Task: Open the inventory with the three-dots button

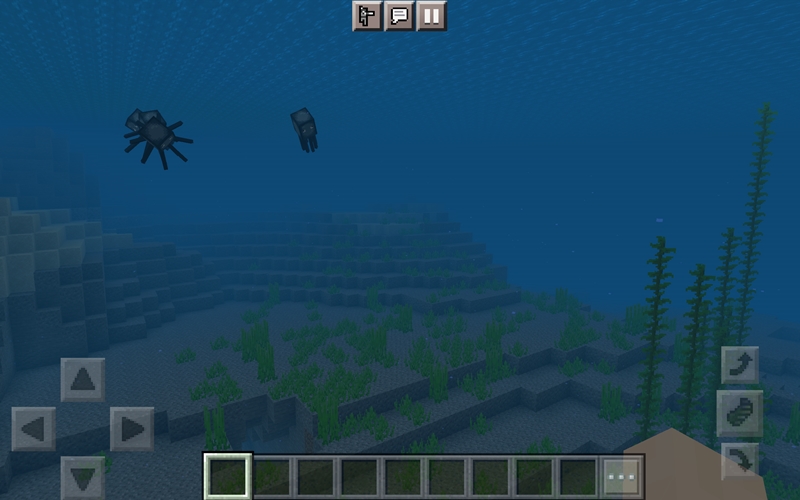Action: click(x=621, y=477)
